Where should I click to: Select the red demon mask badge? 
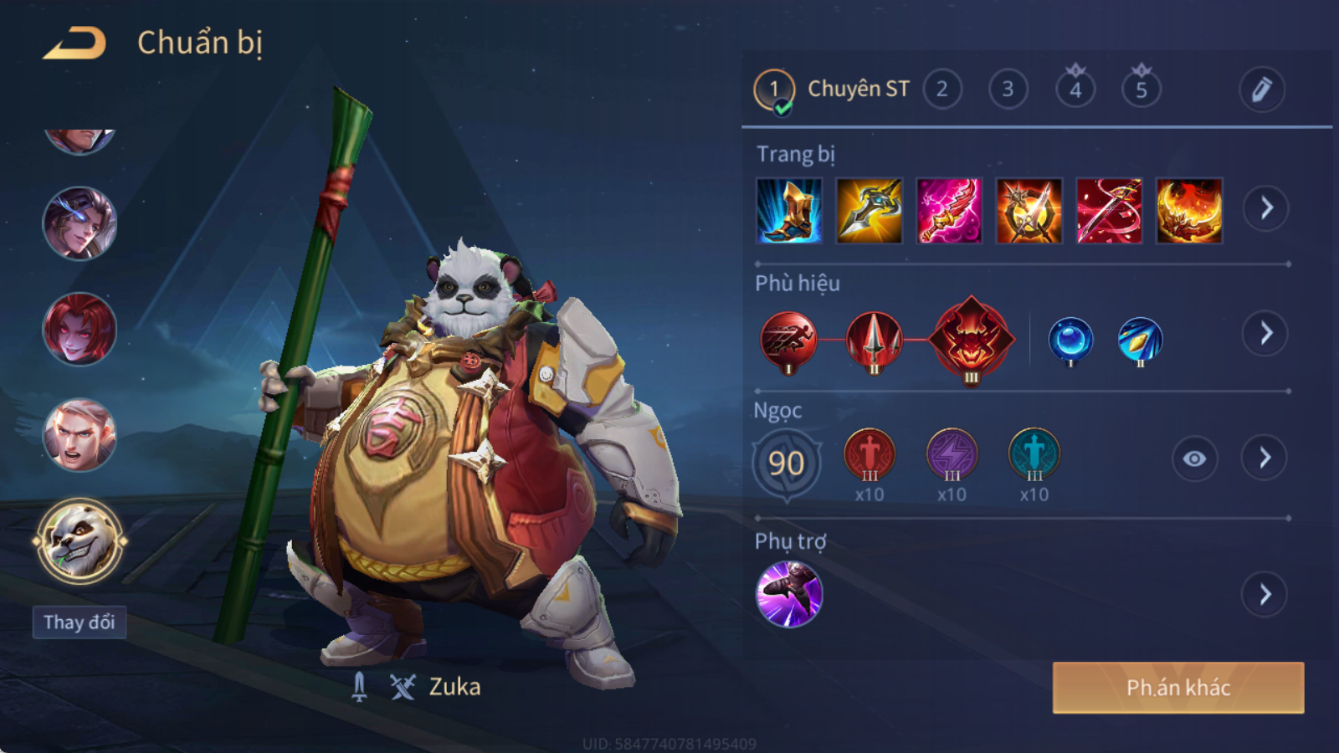tap(971, 340)
